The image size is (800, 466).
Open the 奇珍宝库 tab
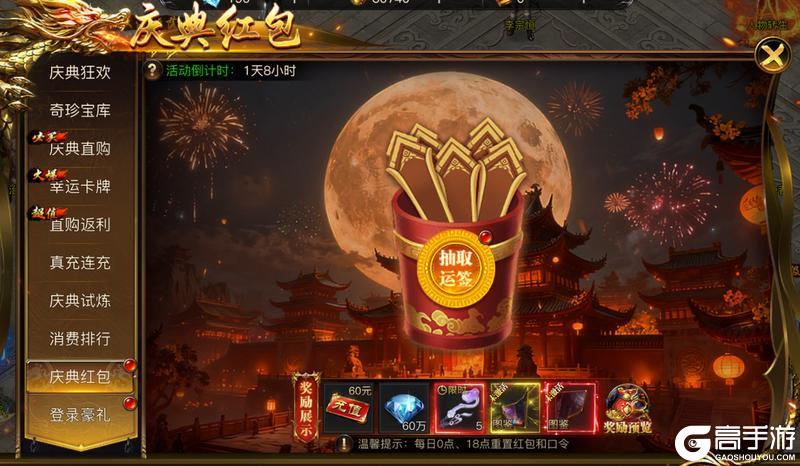[80, 110]
